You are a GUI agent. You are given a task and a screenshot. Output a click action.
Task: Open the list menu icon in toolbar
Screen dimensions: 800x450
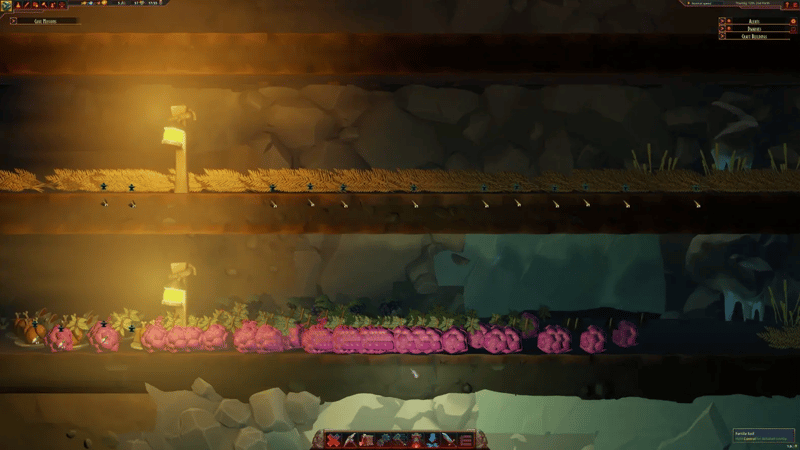click(x=466, y=440)
